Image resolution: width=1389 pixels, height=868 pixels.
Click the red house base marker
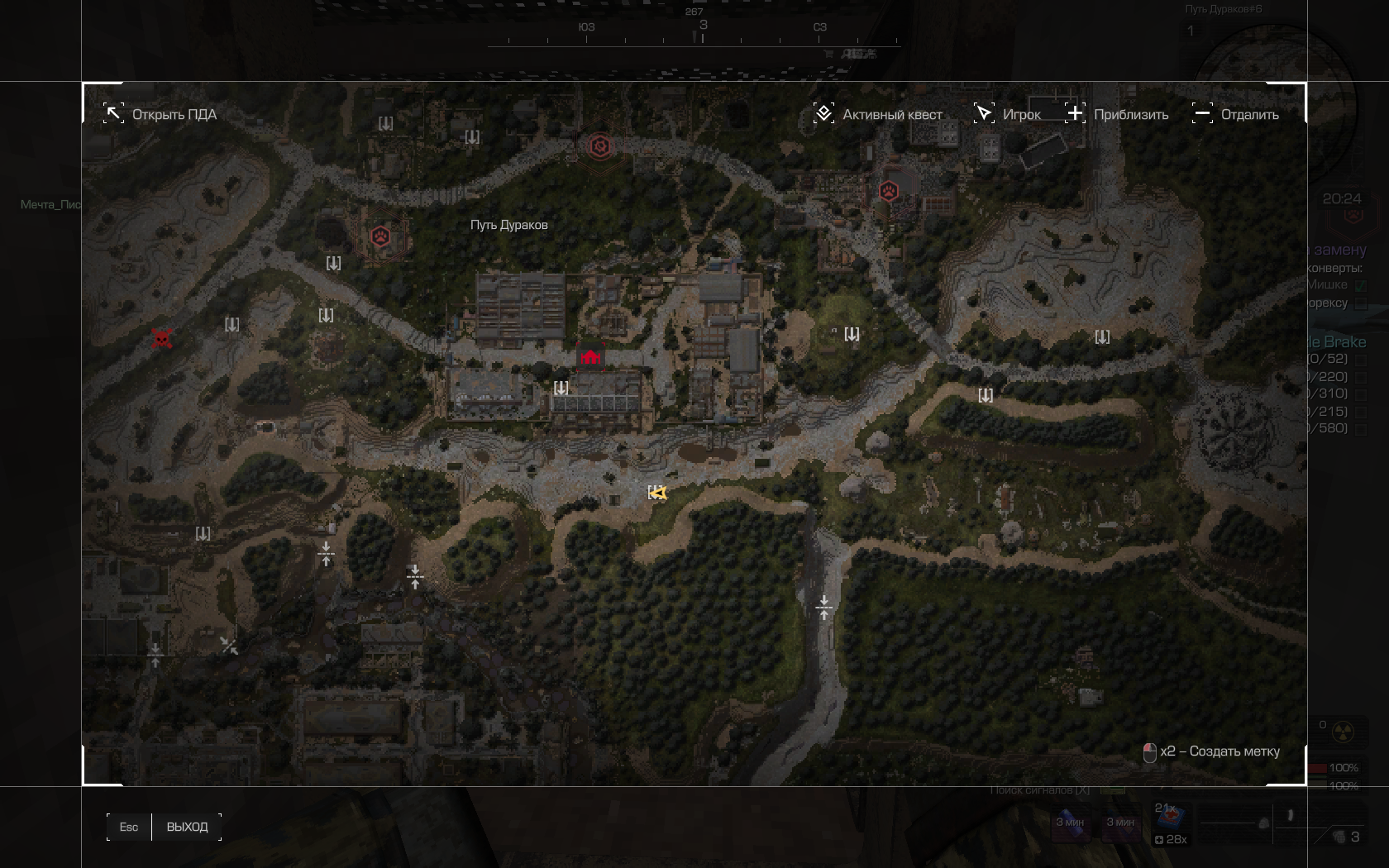tap(590, 357)
